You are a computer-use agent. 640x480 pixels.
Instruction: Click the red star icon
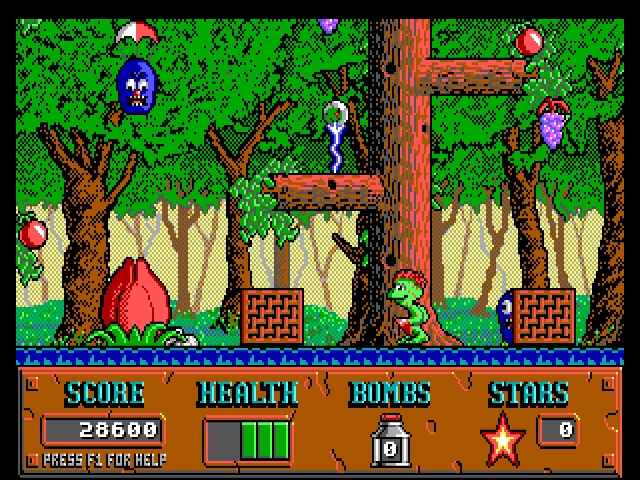[x=503, y=438]
